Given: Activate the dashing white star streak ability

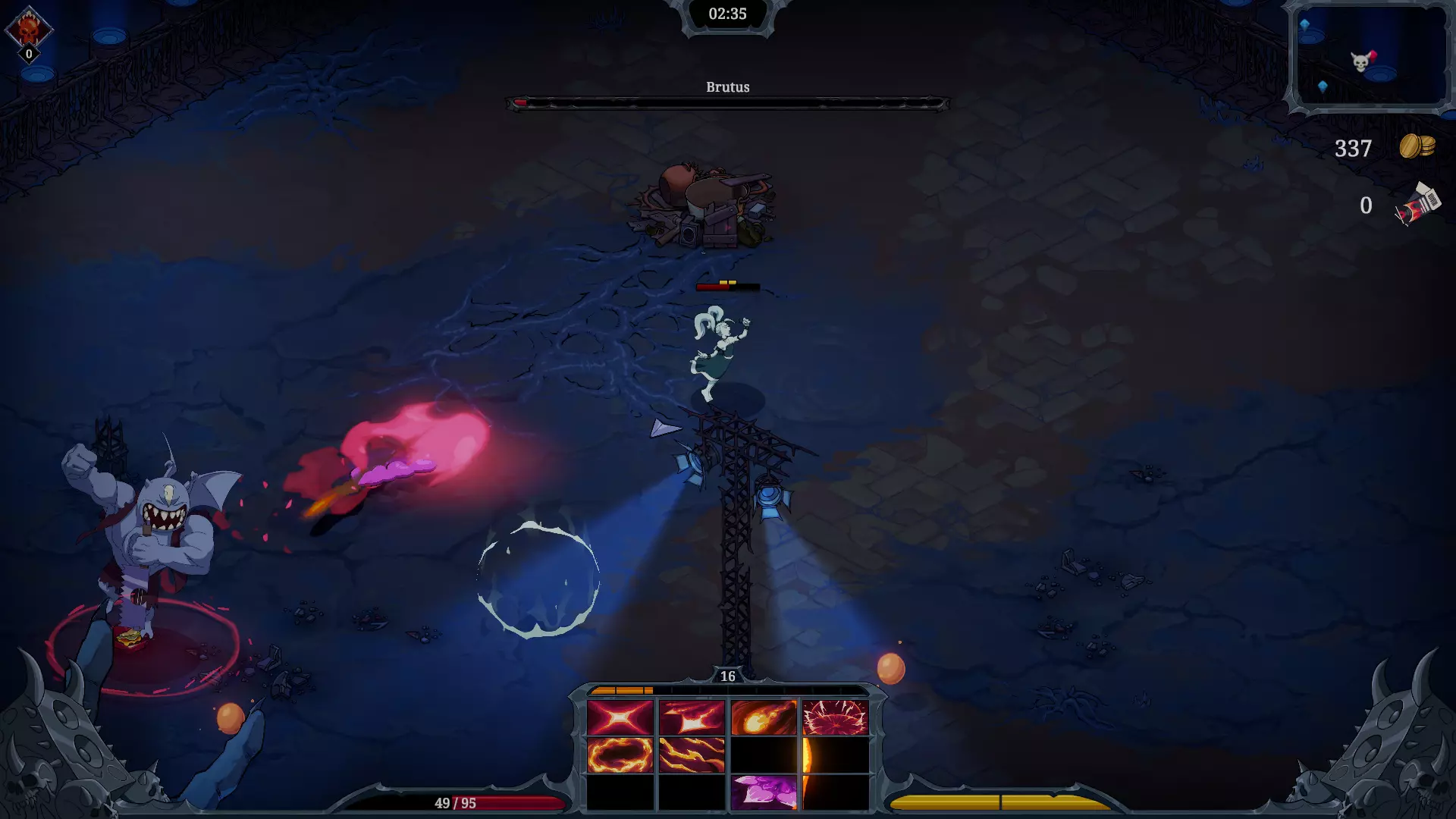Looking at the screenshot, I should pyautogui.click(x=692, y=717).
